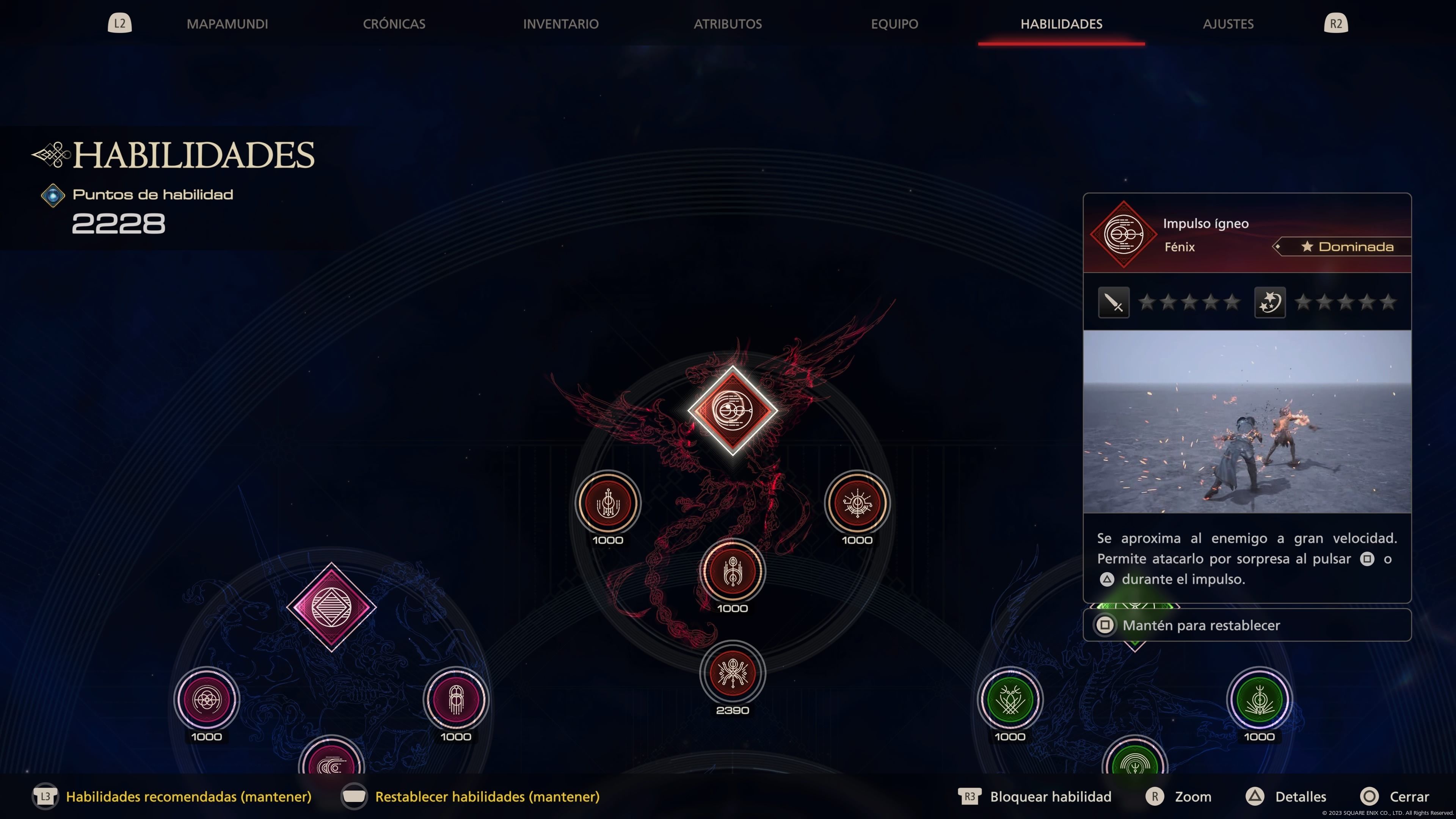Open the EQUIPO tab
Screen dimensions: 1456x819
tap(894, 24)
